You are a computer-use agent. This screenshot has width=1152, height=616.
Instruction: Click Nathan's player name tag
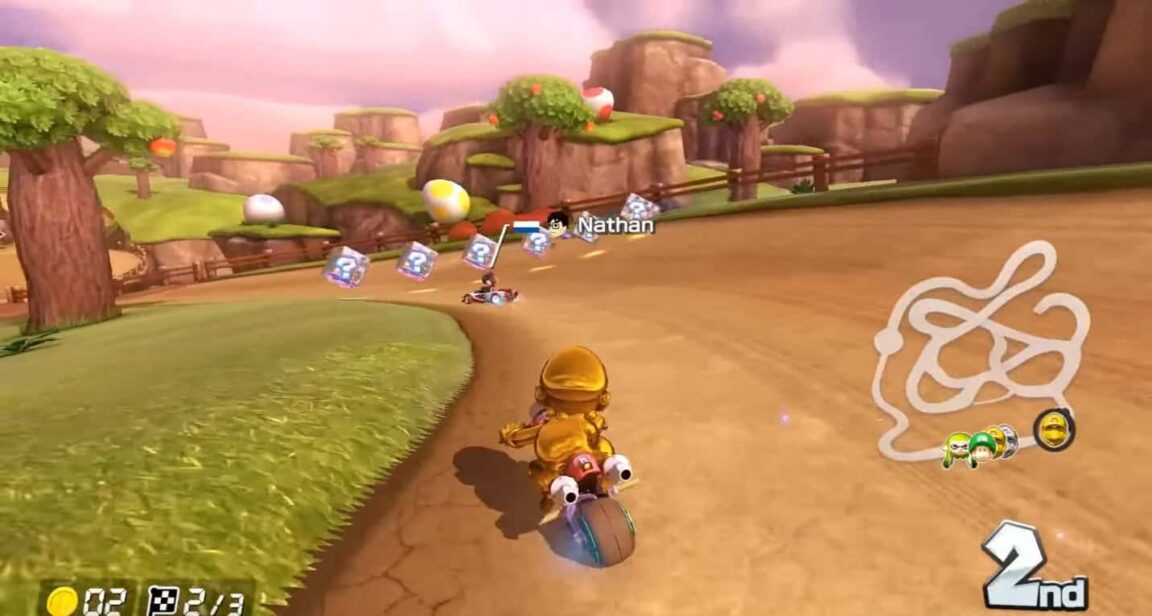click(x=614, y=225)
